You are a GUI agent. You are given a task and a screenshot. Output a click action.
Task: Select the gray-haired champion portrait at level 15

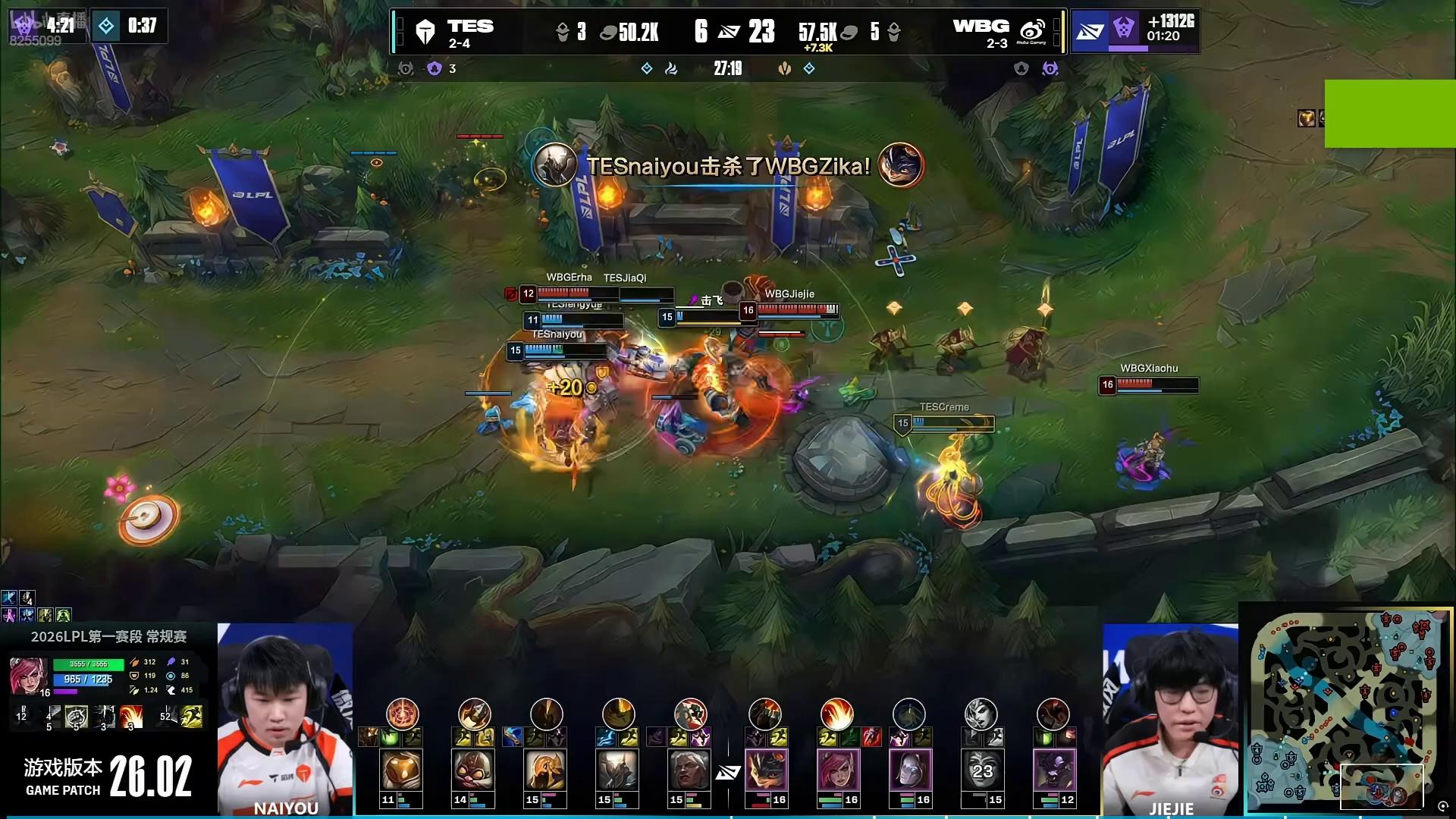(689, 770)
